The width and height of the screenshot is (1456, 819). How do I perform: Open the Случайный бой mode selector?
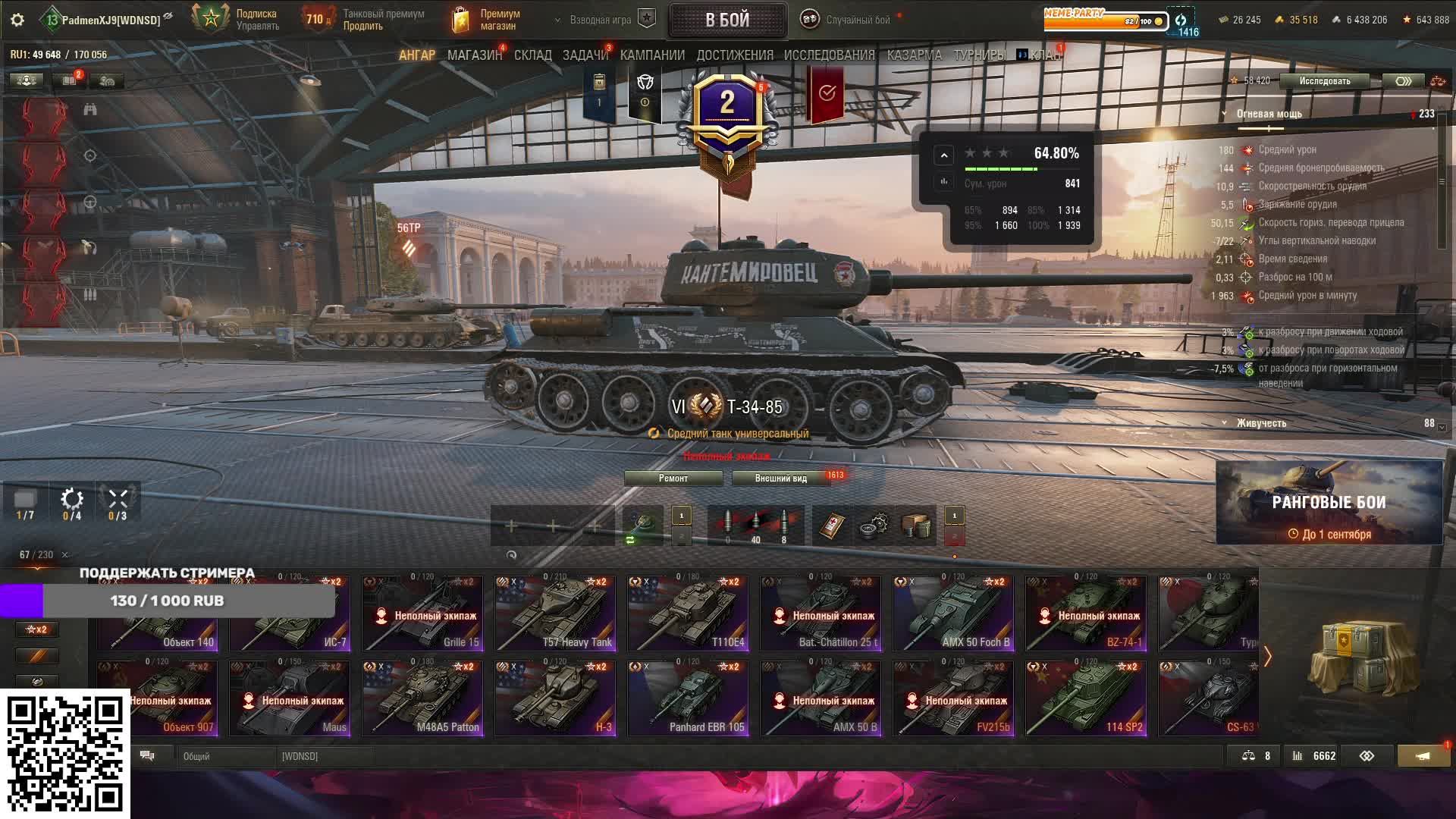coord(847,20)
